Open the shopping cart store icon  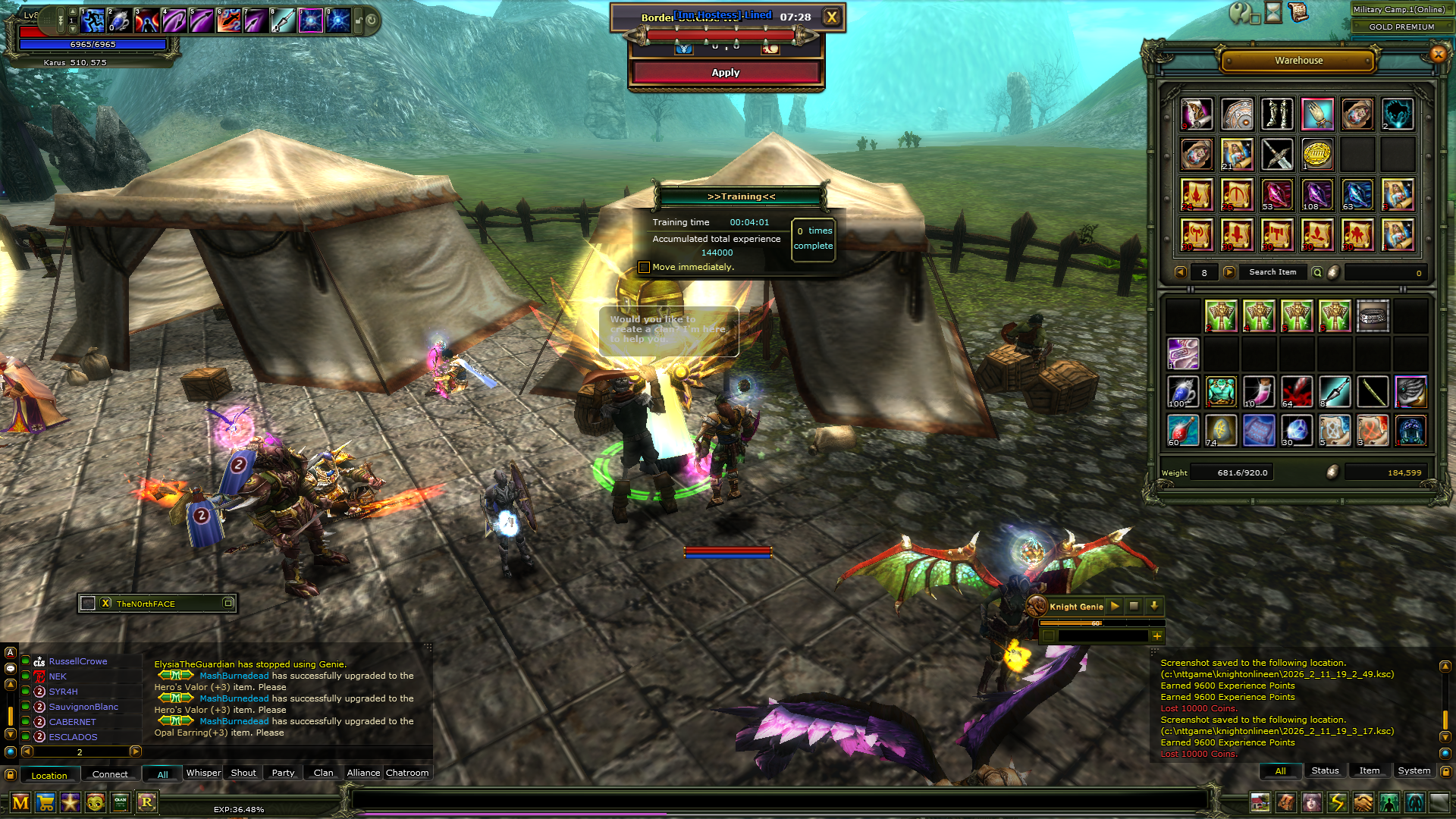point(45,802)
